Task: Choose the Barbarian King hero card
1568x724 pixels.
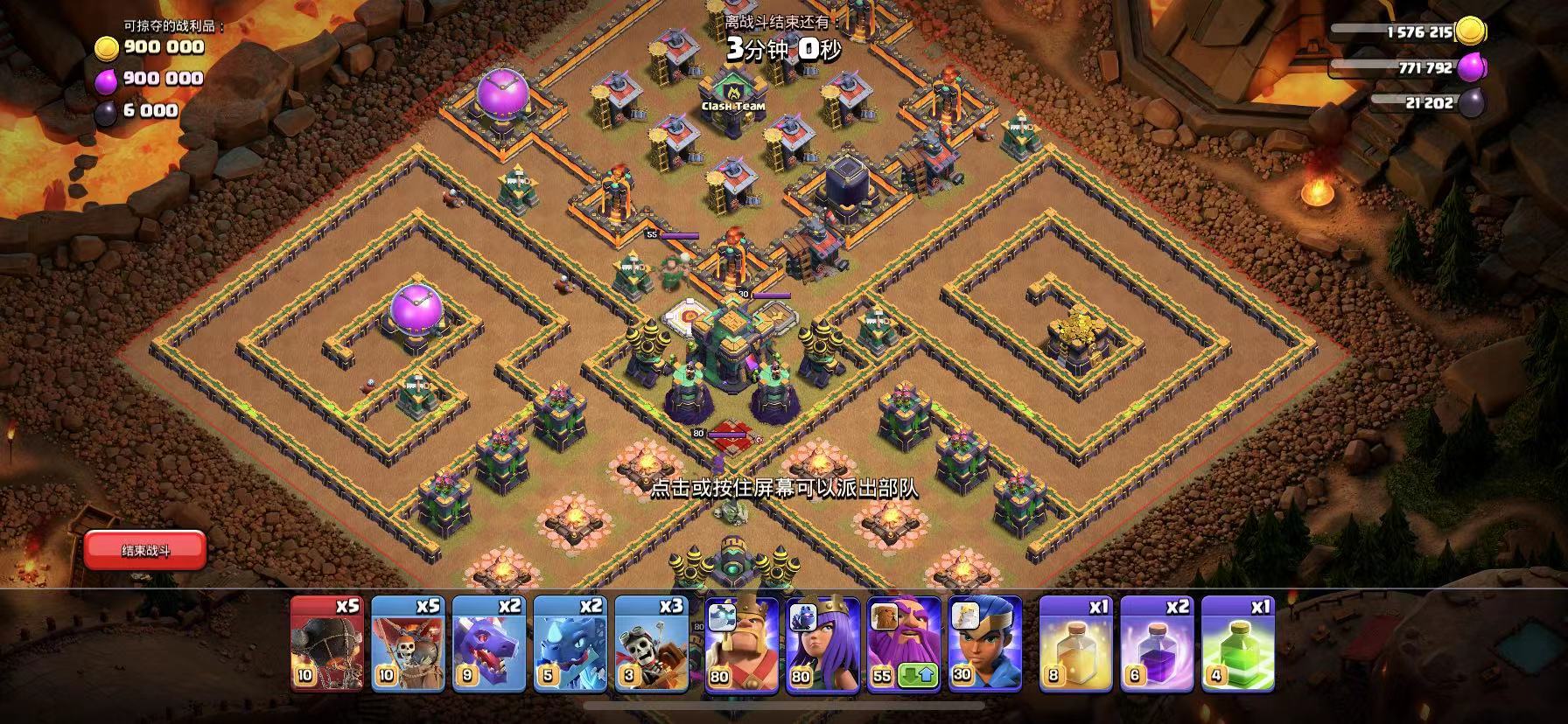Action: 741,644
